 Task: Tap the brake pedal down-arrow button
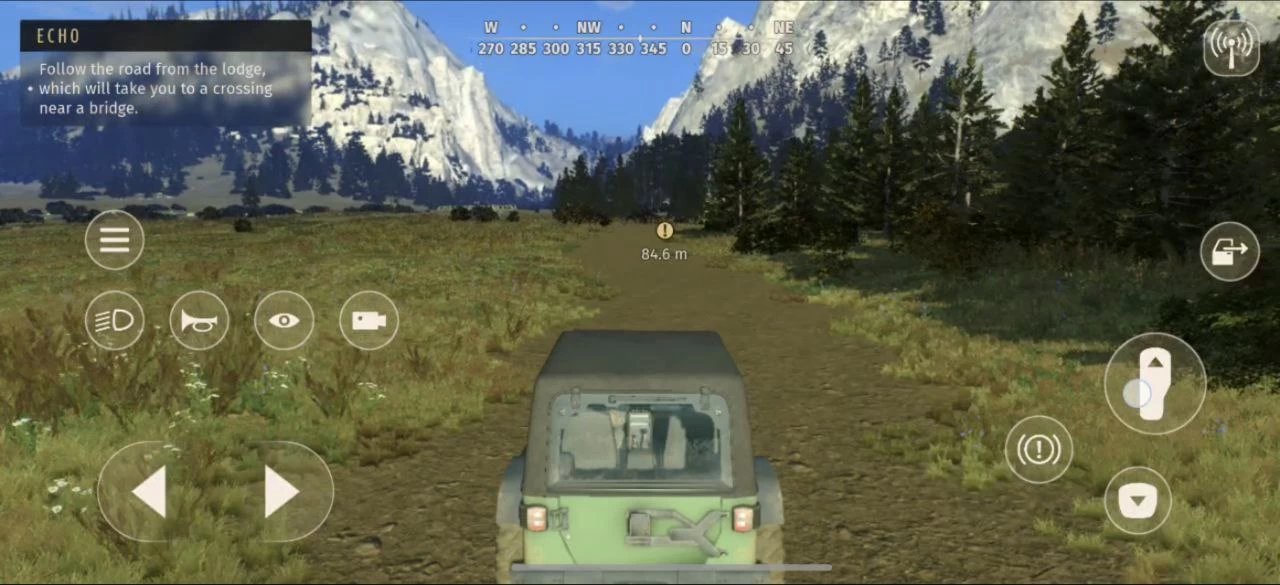[x=1138, y=500]
